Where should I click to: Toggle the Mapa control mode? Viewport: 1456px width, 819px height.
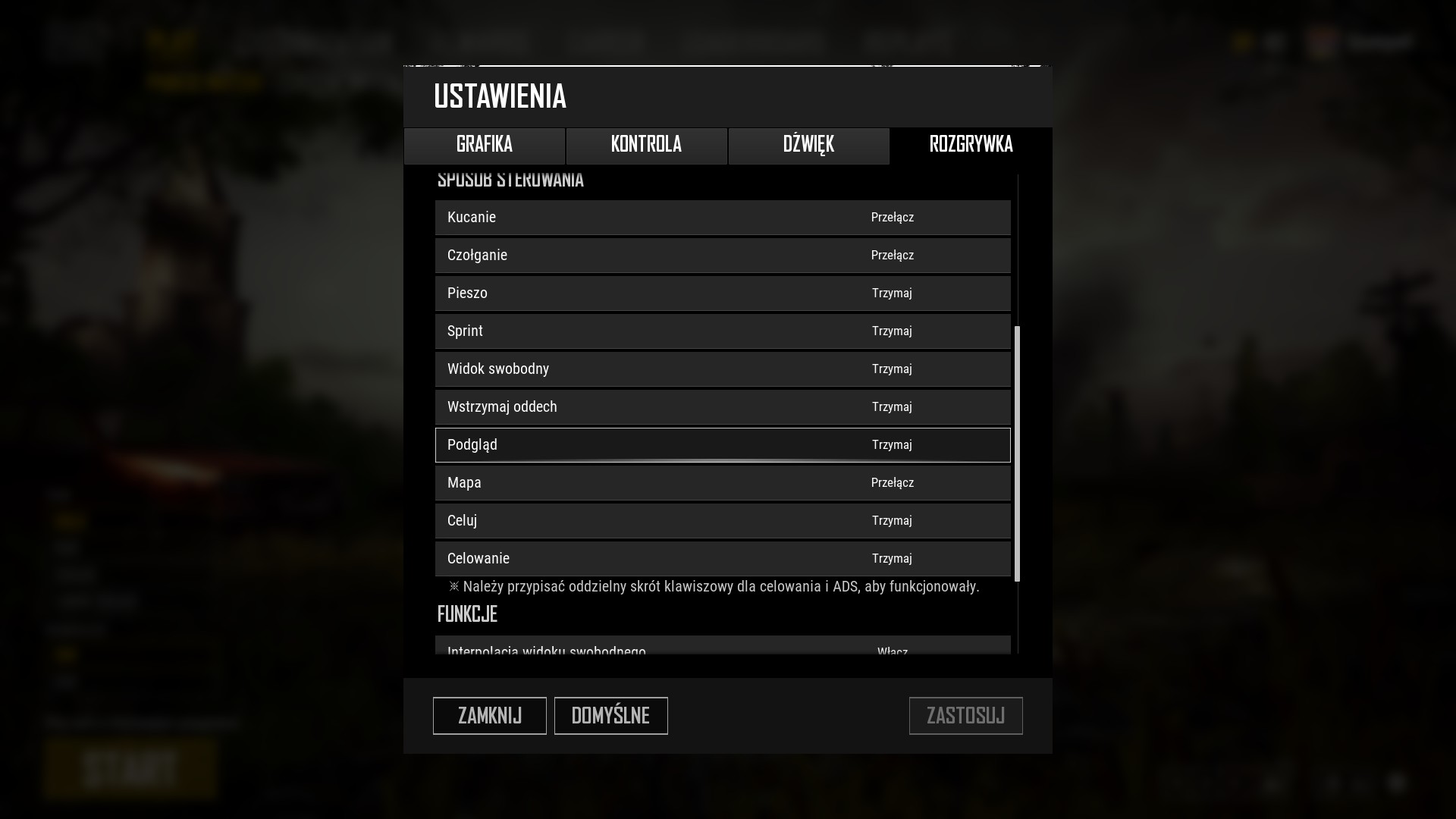point(892,483)
